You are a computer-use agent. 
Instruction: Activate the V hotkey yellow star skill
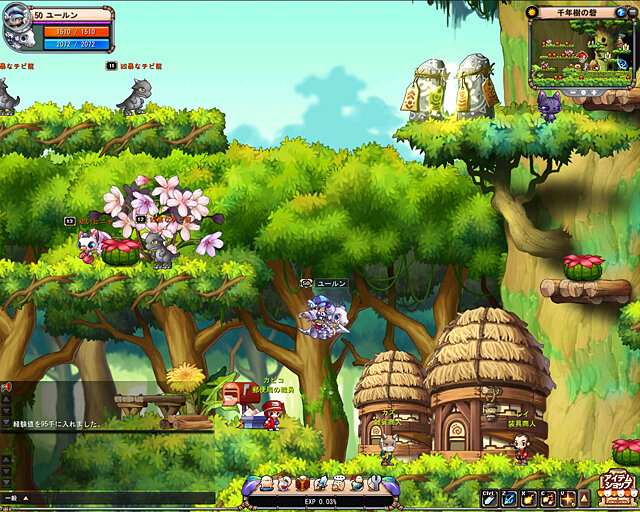point(567,497)
